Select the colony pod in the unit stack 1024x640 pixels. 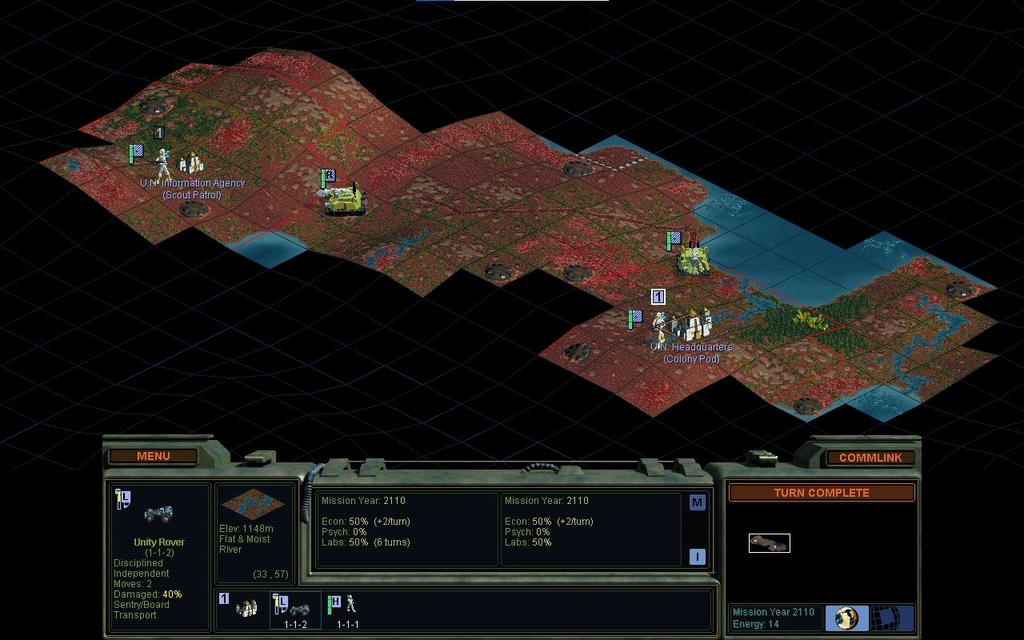click(x=246, y=607)
